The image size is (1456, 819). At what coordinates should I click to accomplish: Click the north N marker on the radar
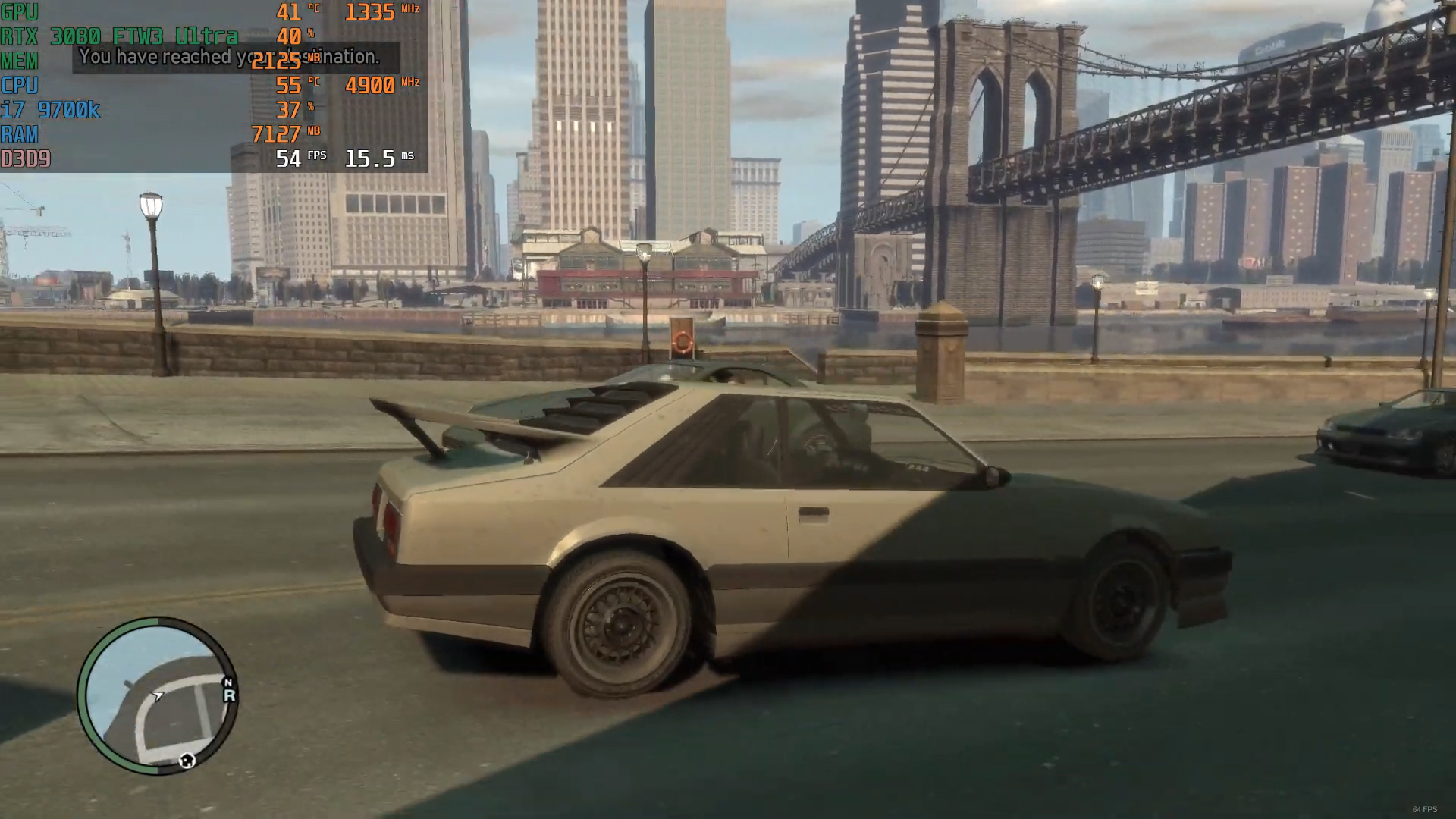[x=227, y=682]
